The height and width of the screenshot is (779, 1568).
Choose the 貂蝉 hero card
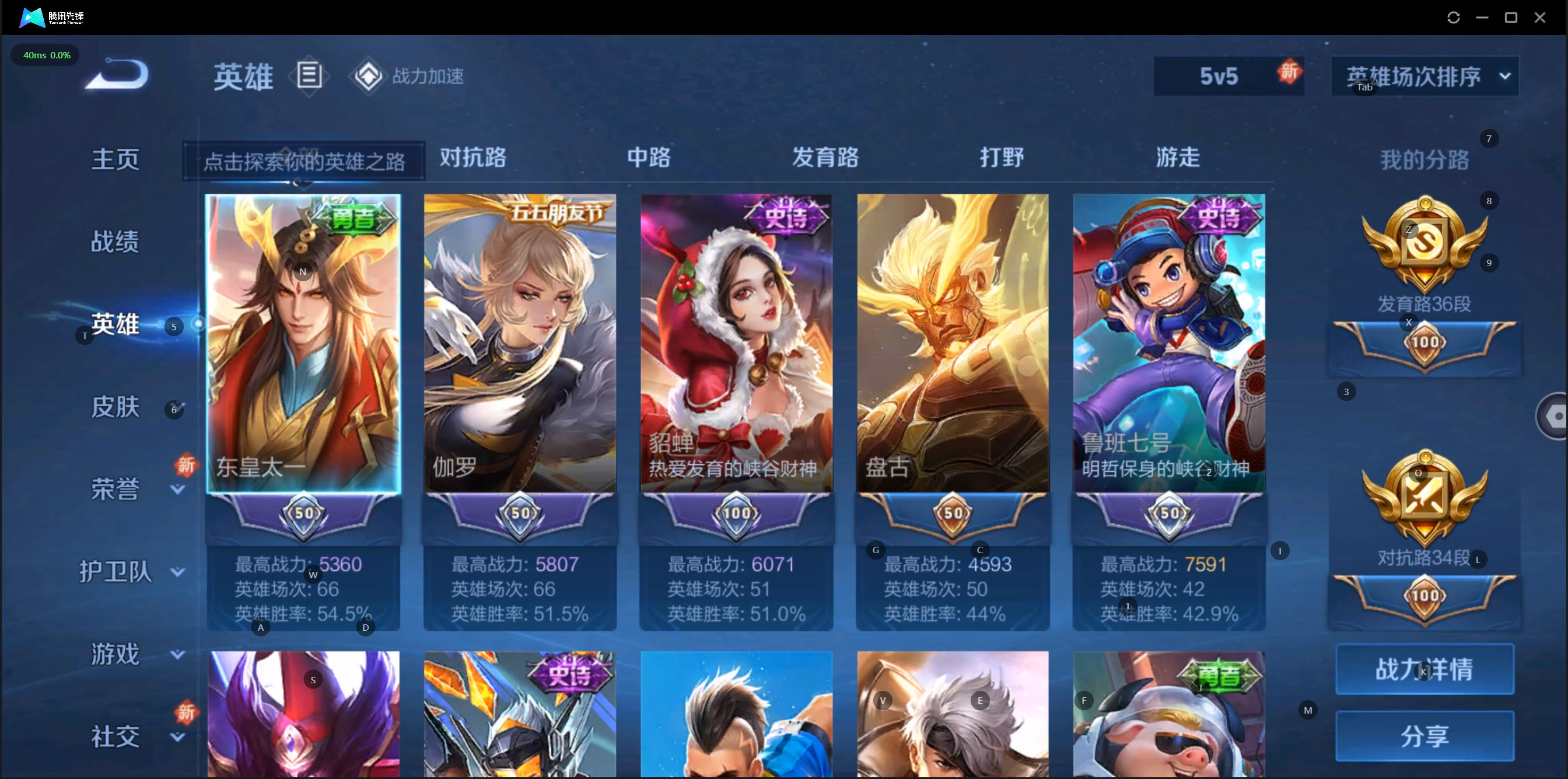click(736, 343)
